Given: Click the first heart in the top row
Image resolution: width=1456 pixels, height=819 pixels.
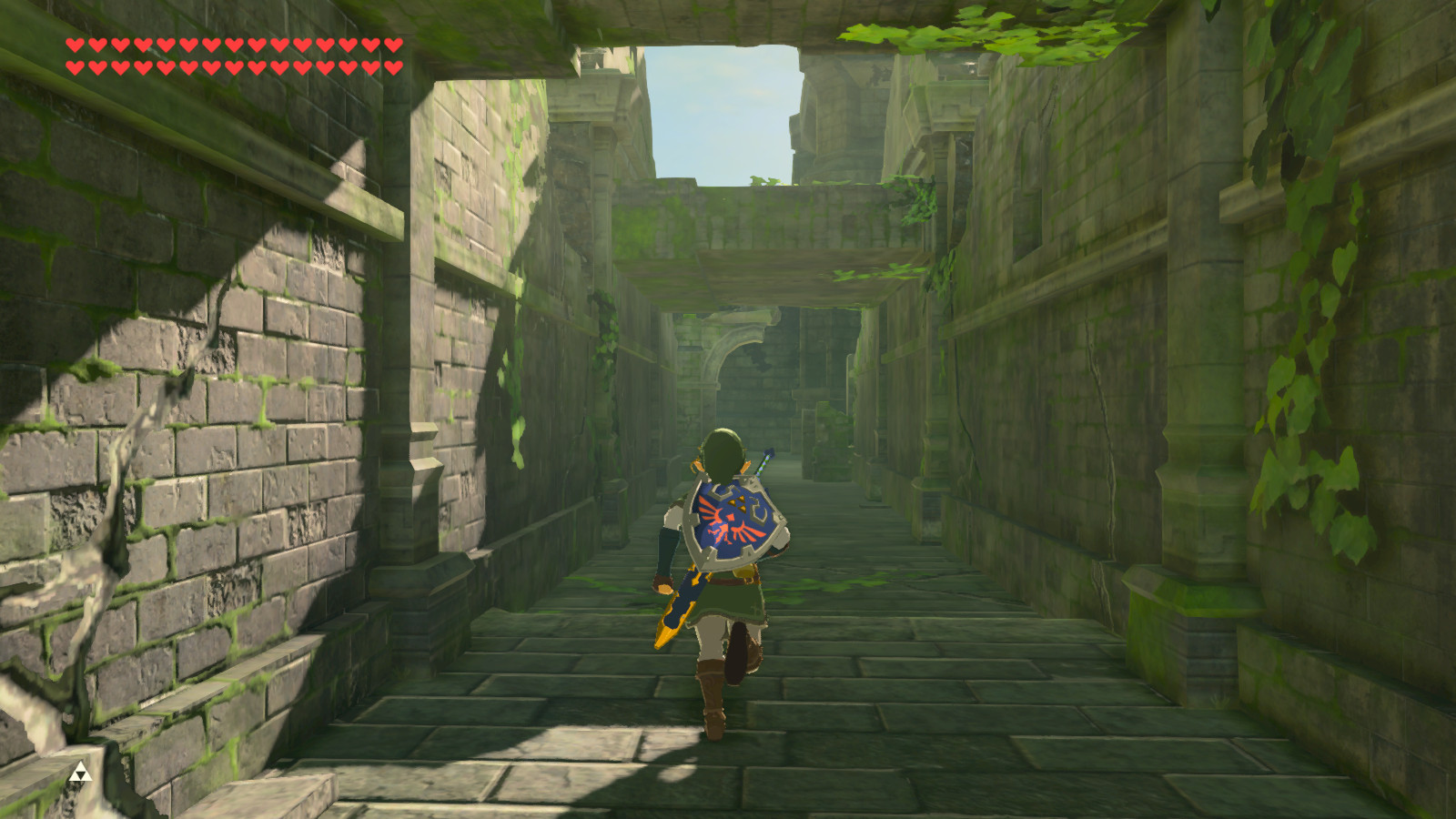Looking at the screenshot, I should point(75,45).
